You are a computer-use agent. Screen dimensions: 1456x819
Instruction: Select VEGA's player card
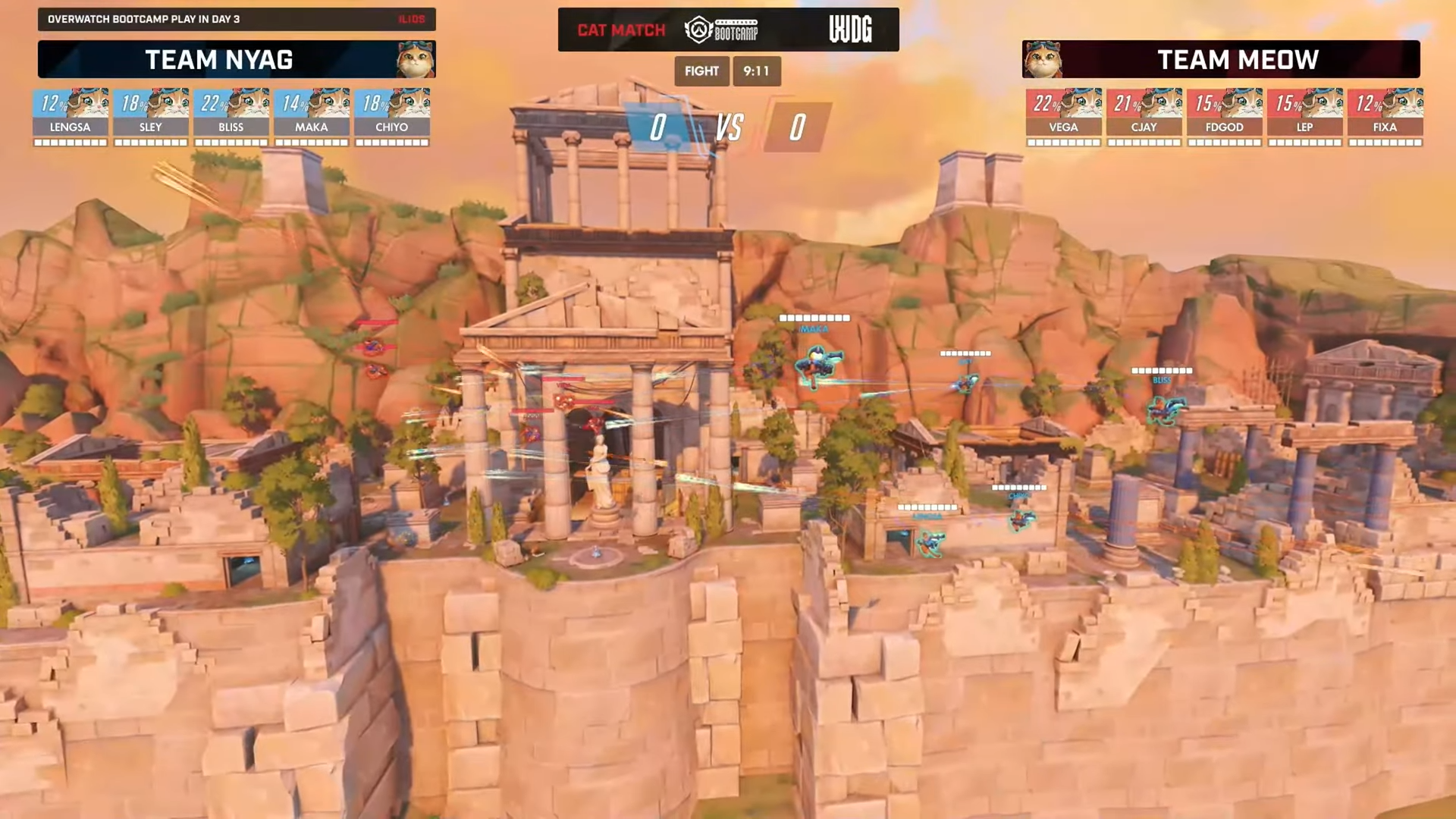pyautogui.click(x=1063, y=116)
